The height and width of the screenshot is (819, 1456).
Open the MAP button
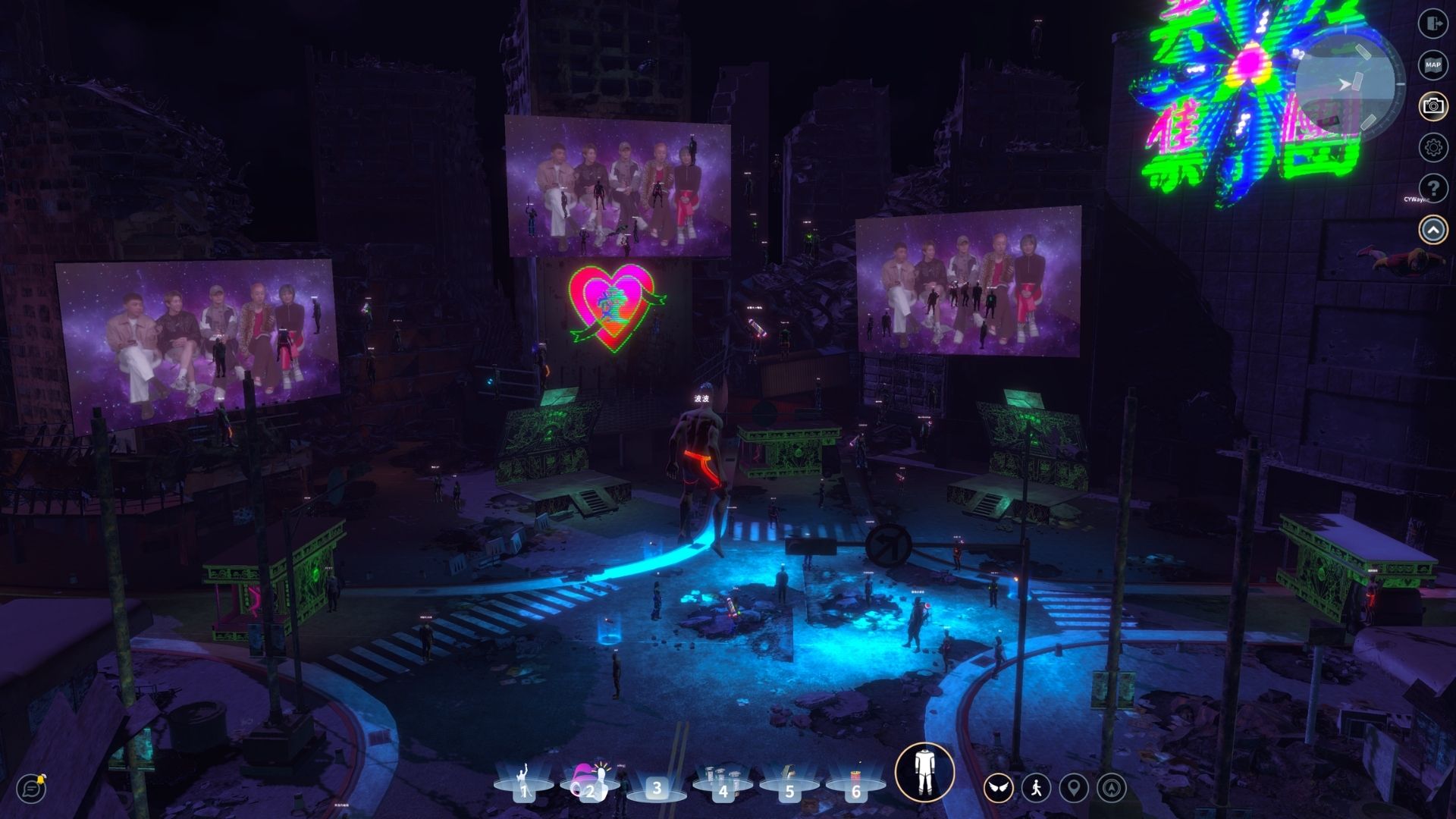click(x=1432, y=64)
